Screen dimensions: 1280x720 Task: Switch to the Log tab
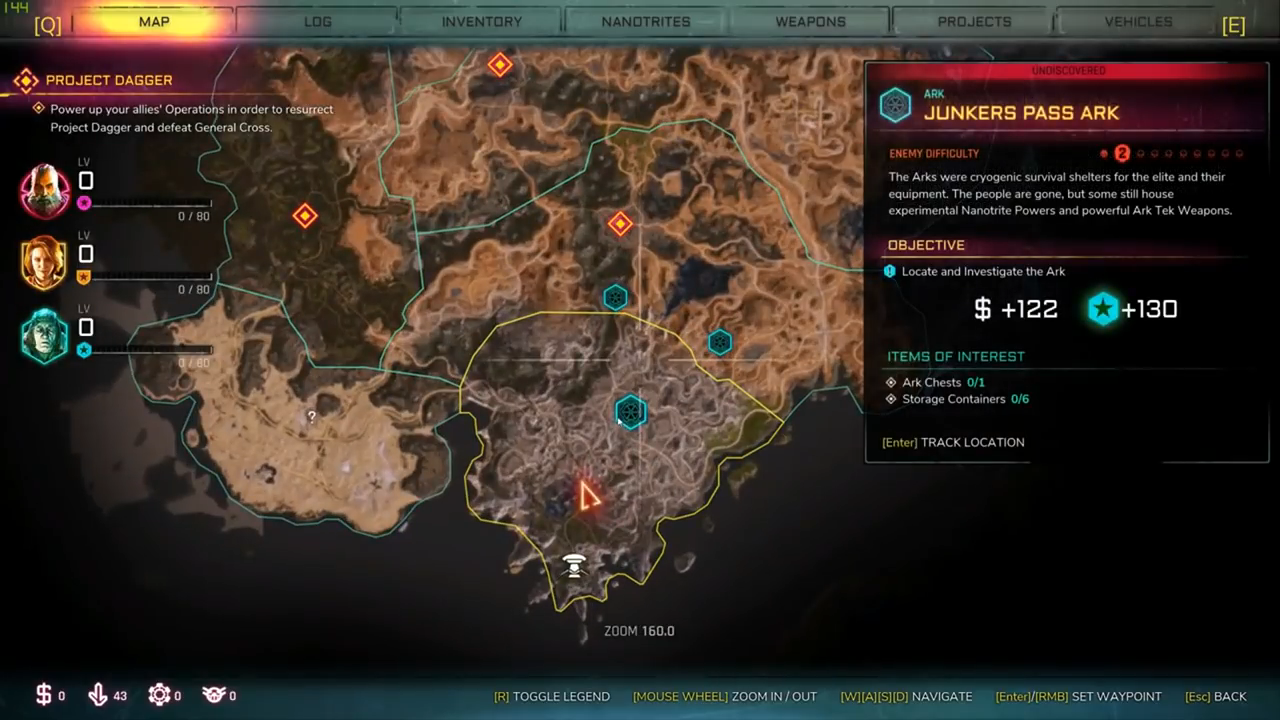(x=317, y=21)
